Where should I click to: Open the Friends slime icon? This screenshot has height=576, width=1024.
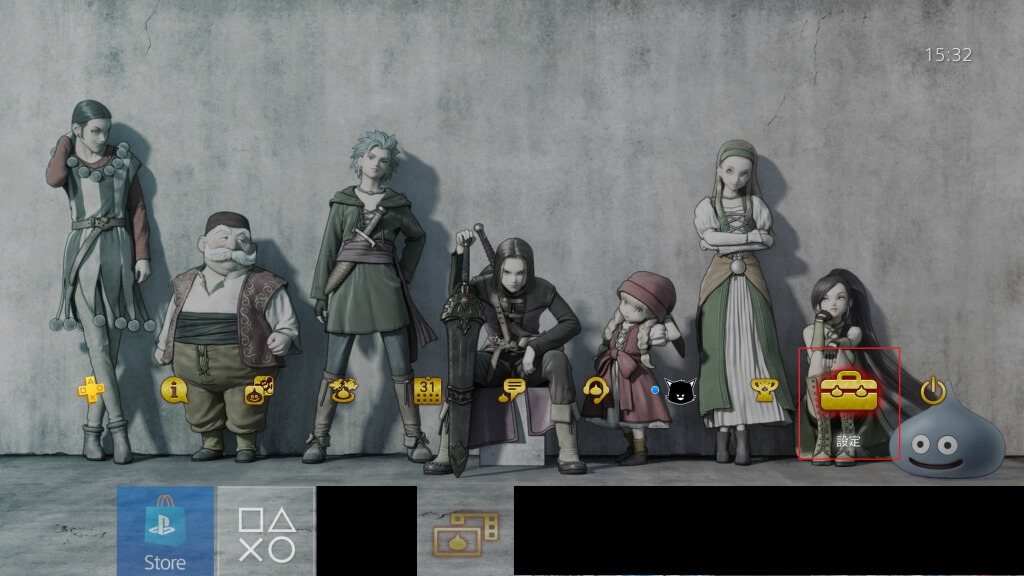click(x=259, y=389)
